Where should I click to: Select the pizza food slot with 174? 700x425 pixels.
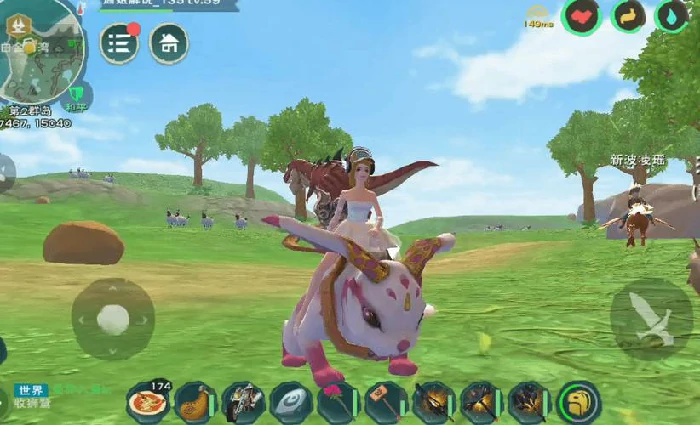(x=147, y=402)
